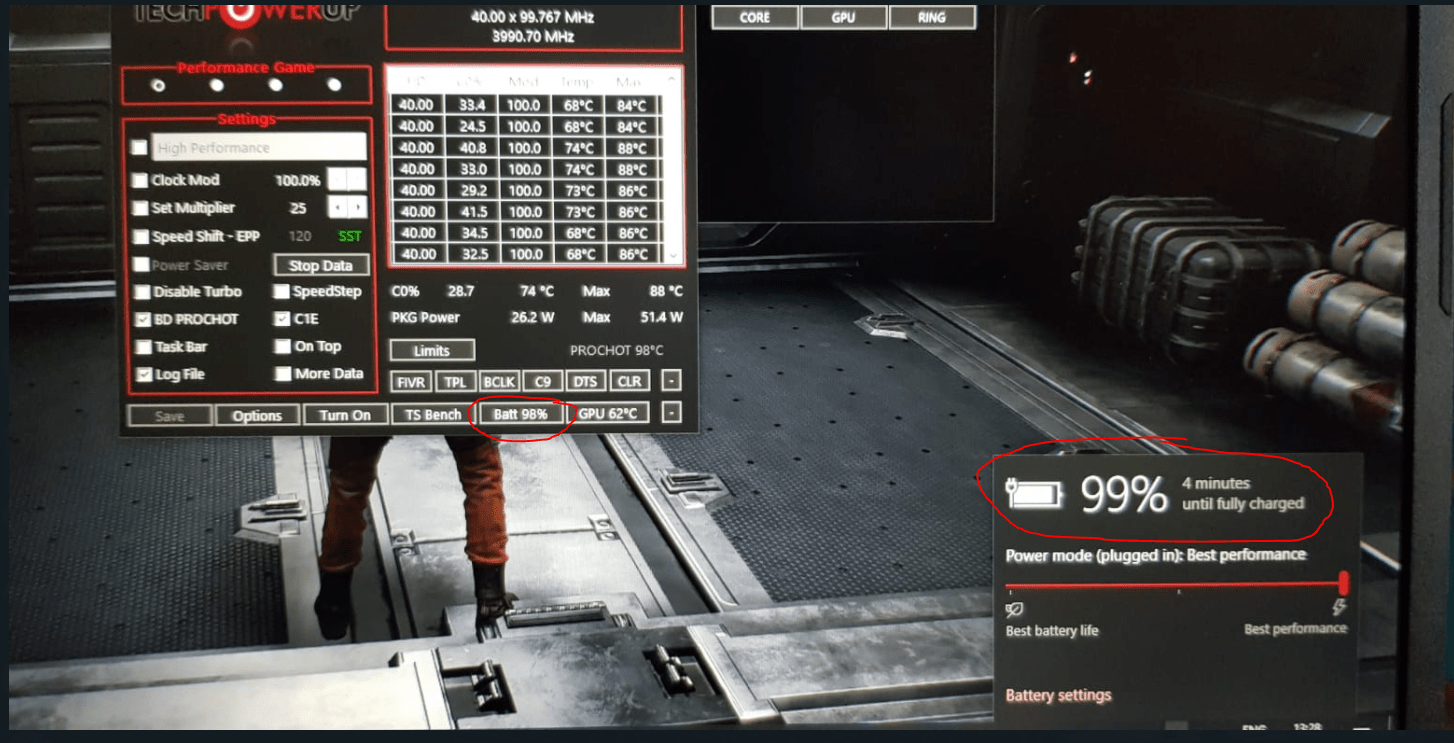This screenshot has height=743, width=1454.
Task: Click the High Performance profile name field
Action: point(256,146)
